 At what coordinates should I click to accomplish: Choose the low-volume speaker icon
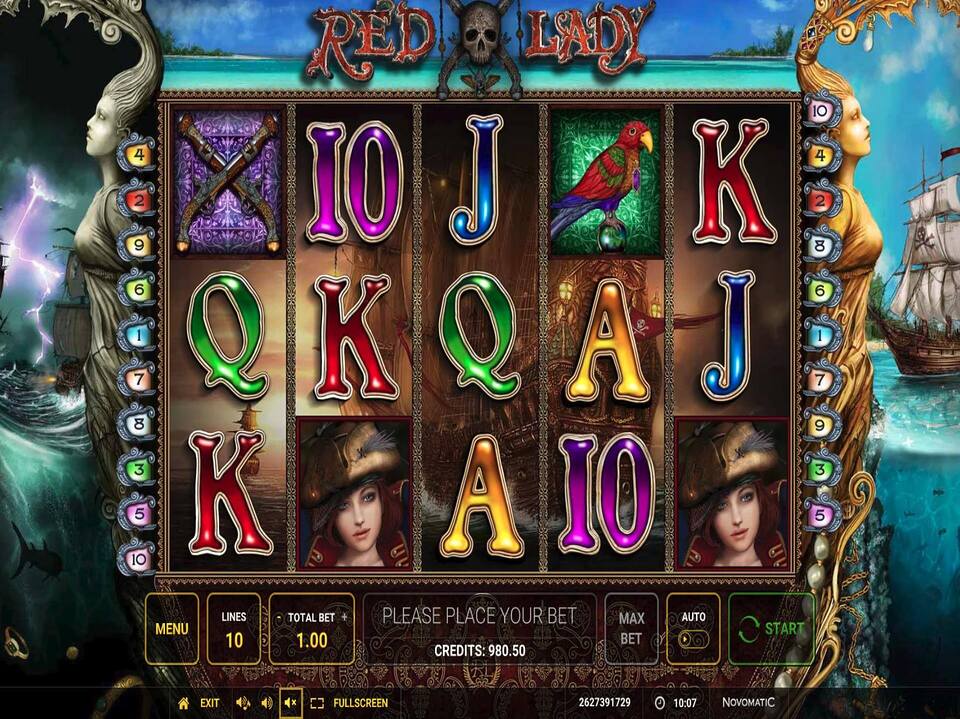click(265, 703)
